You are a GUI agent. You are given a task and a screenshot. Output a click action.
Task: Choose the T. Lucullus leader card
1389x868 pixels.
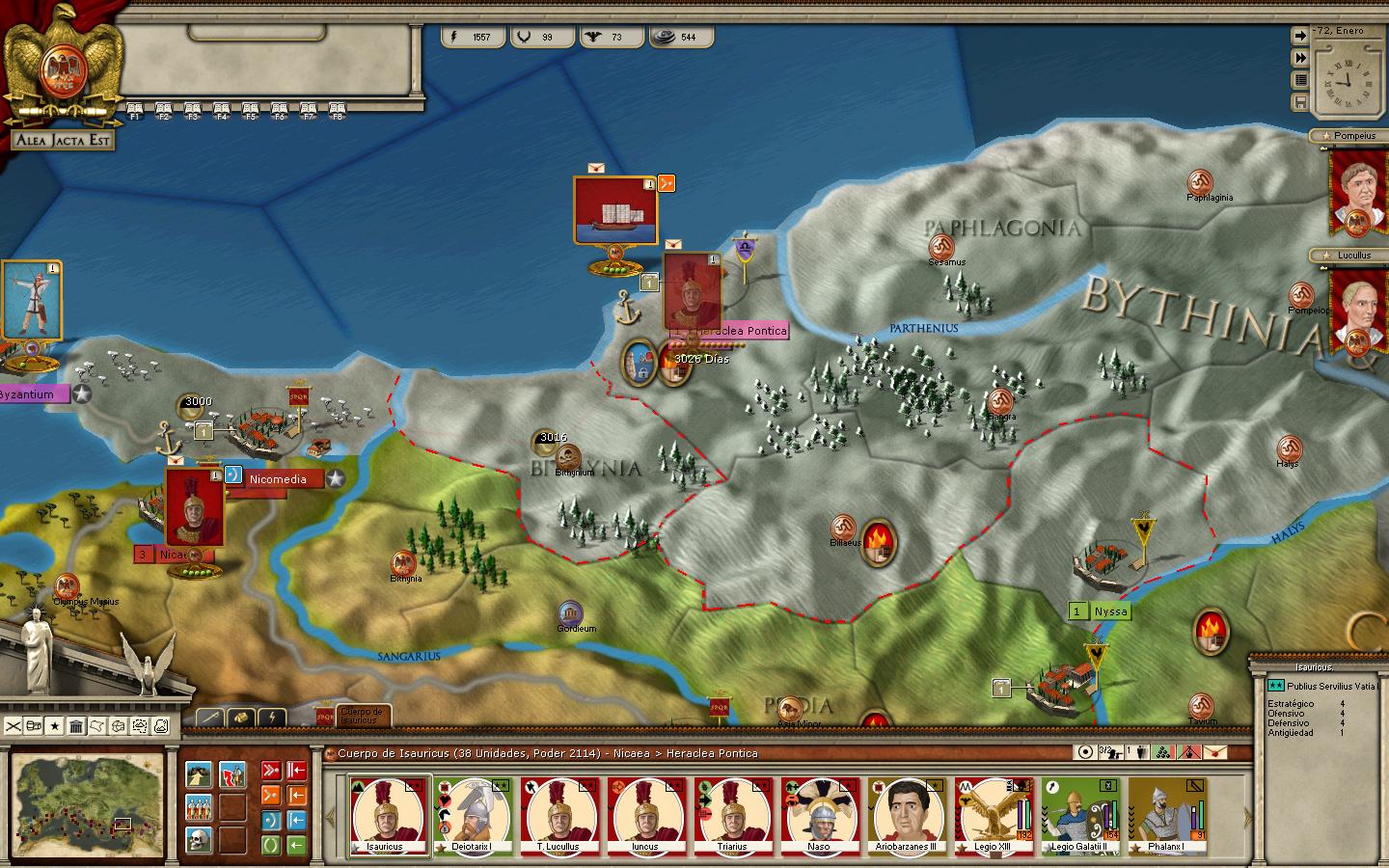(558, 815)
